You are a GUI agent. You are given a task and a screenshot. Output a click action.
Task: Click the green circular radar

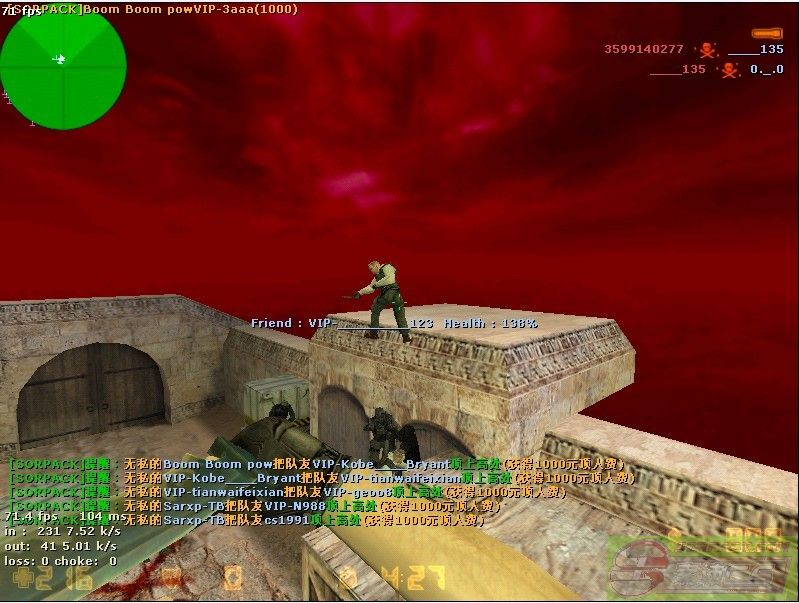(x=63, y=67)
